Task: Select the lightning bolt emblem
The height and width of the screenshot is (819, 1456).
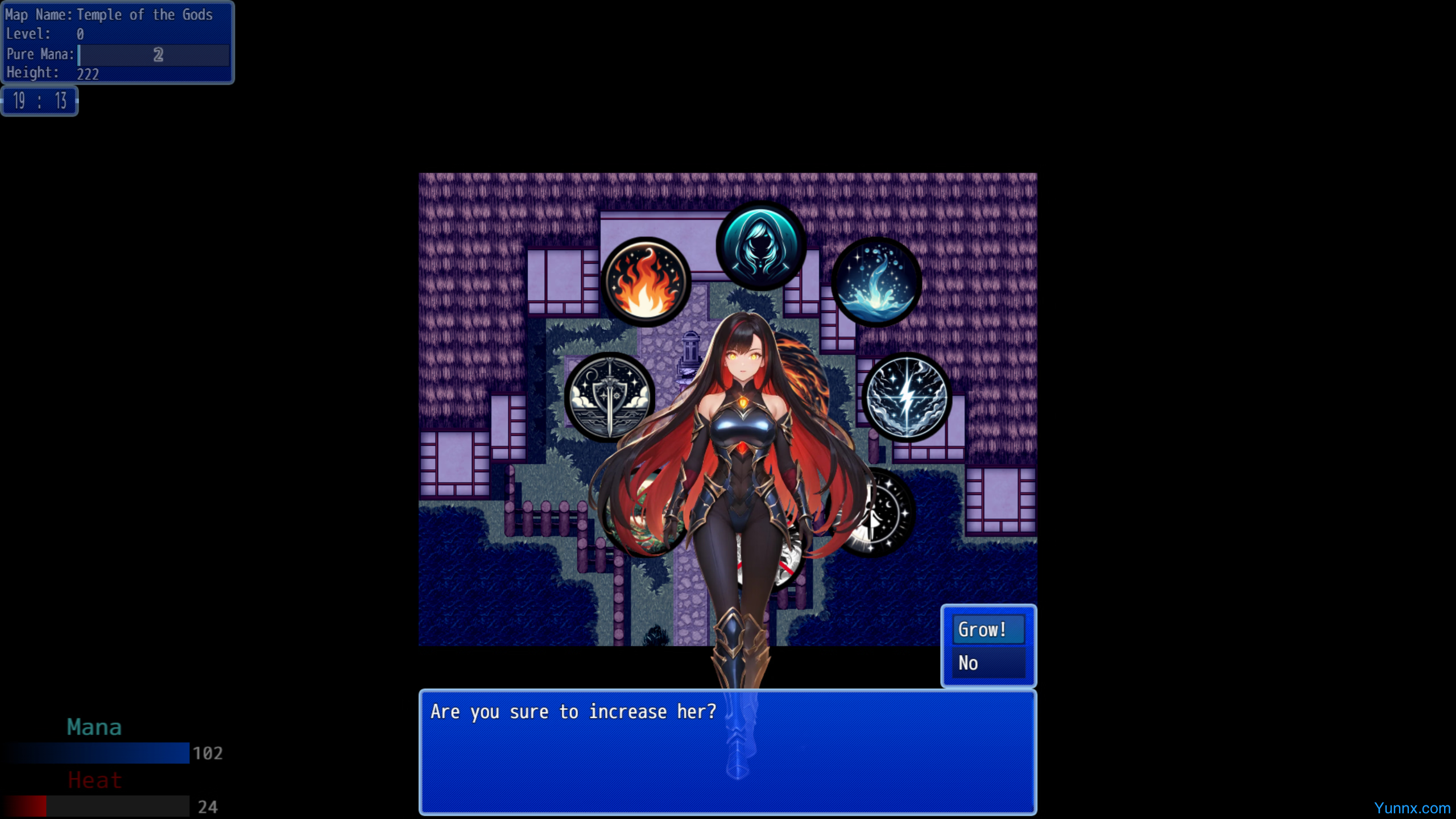Action: 907,397
